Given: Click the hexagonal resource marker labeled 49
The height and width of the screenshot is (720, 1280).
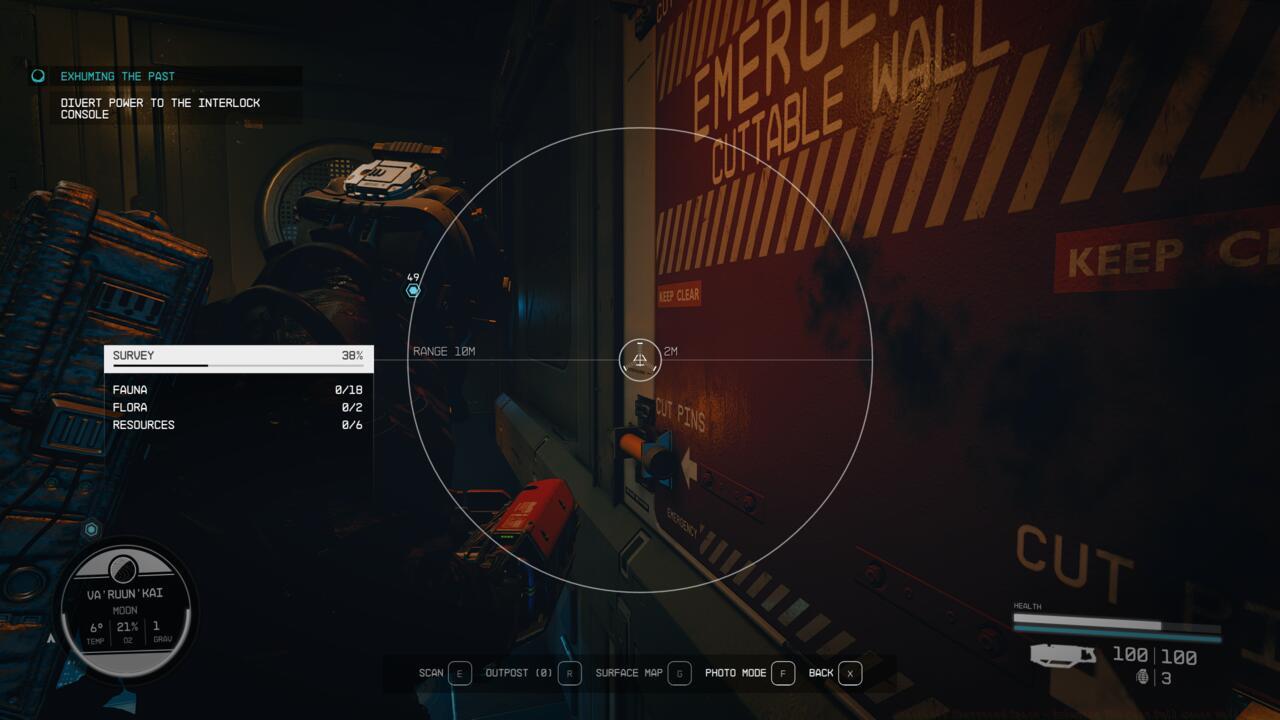Looking at the screenshot, I should [x=411, y=290].
